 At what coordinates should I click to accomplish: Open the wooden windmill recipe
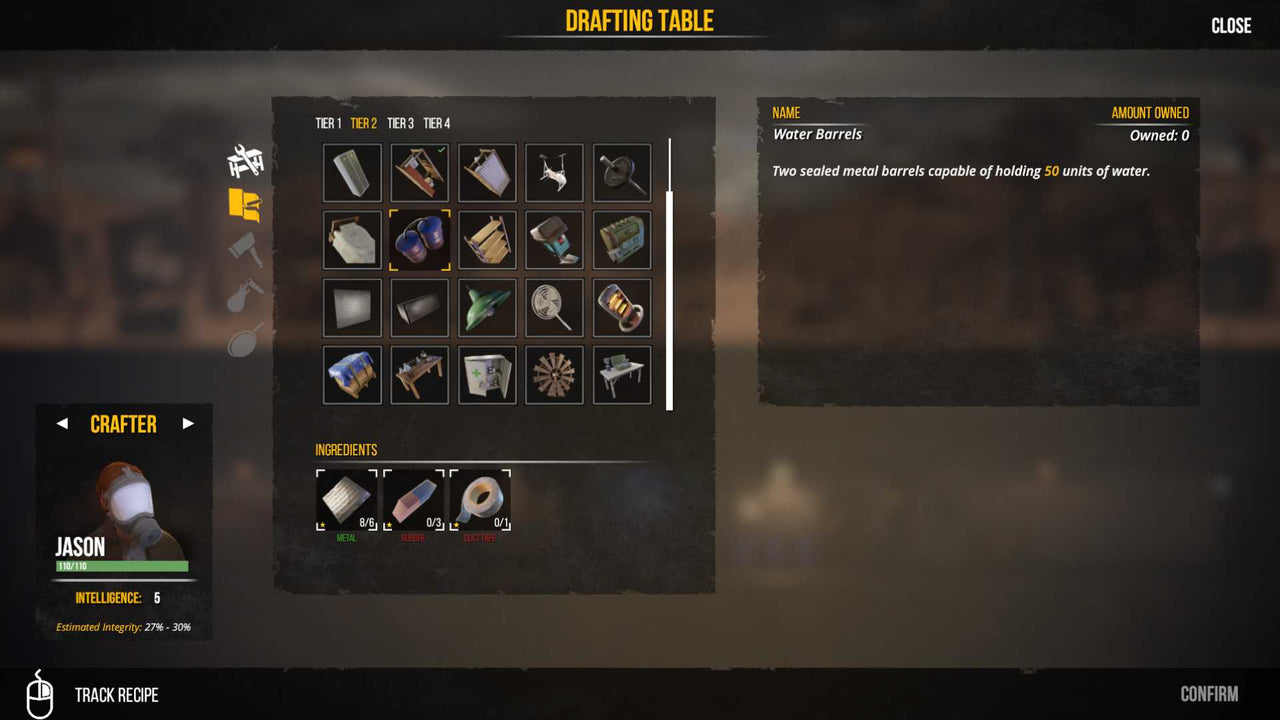pos(554,374)
